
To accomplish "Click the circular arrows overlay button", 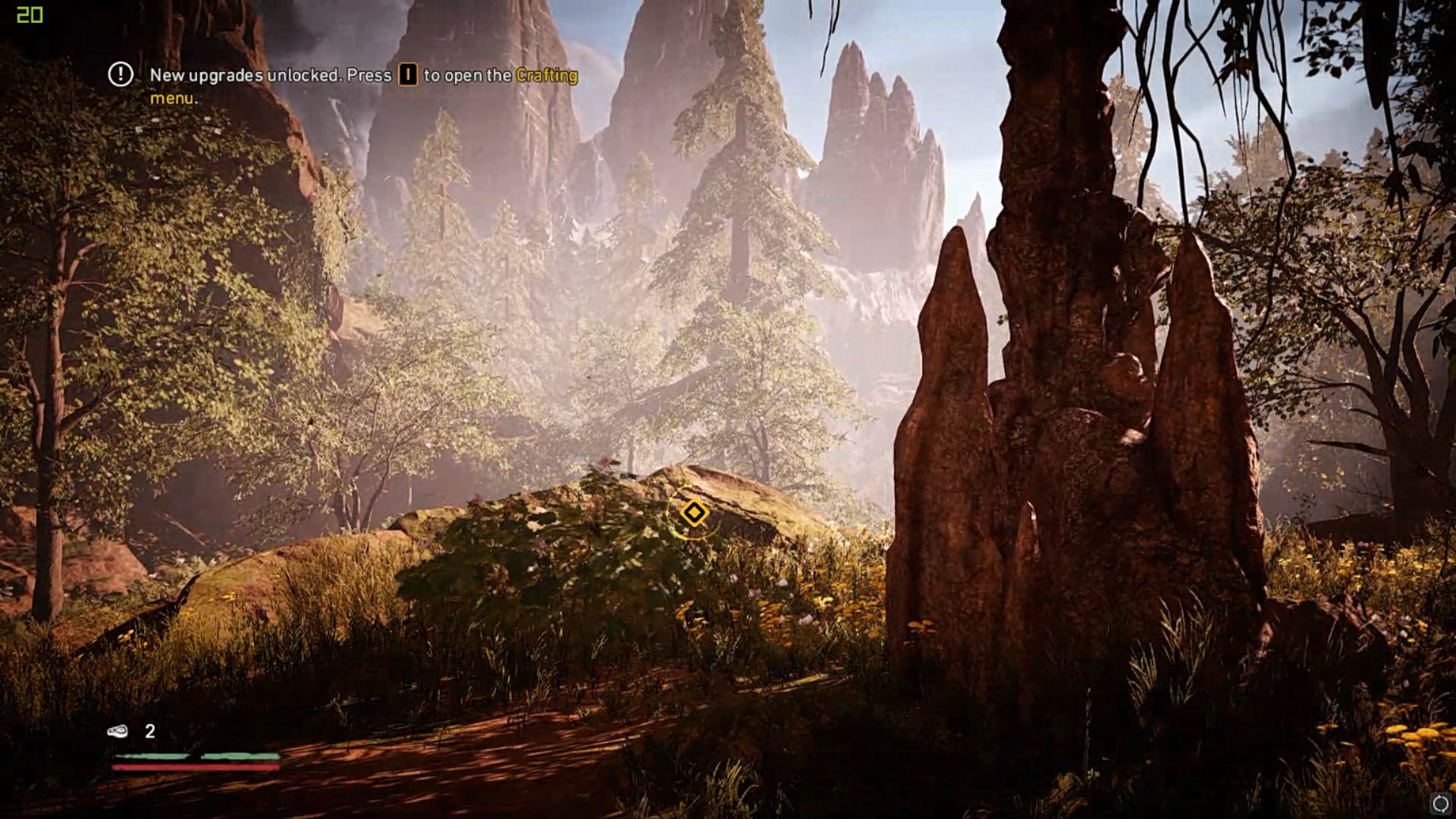I will 1440,804.
